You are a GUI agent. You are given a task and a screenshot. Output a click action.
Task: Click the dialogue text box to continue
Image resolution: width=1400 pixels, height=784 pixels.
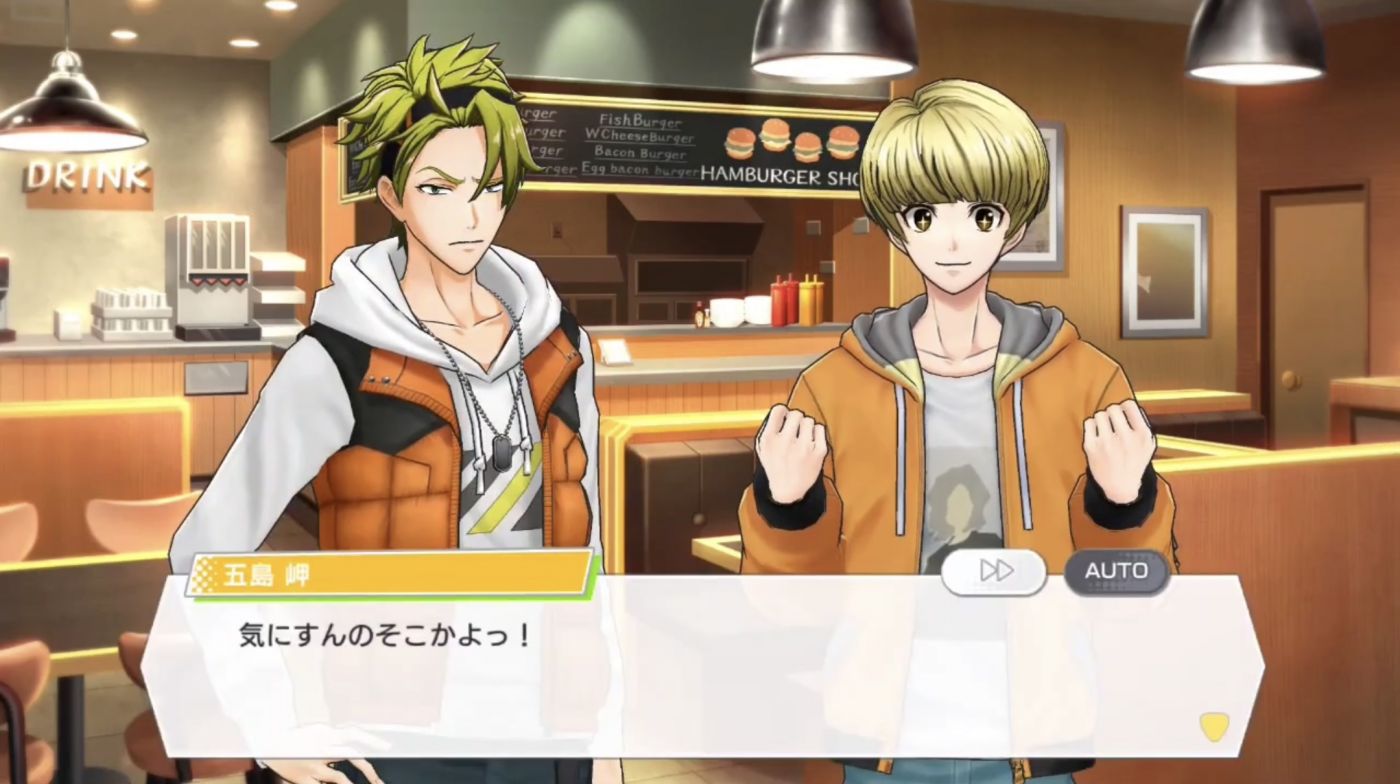pyautogui.click(x=700, y=670)
